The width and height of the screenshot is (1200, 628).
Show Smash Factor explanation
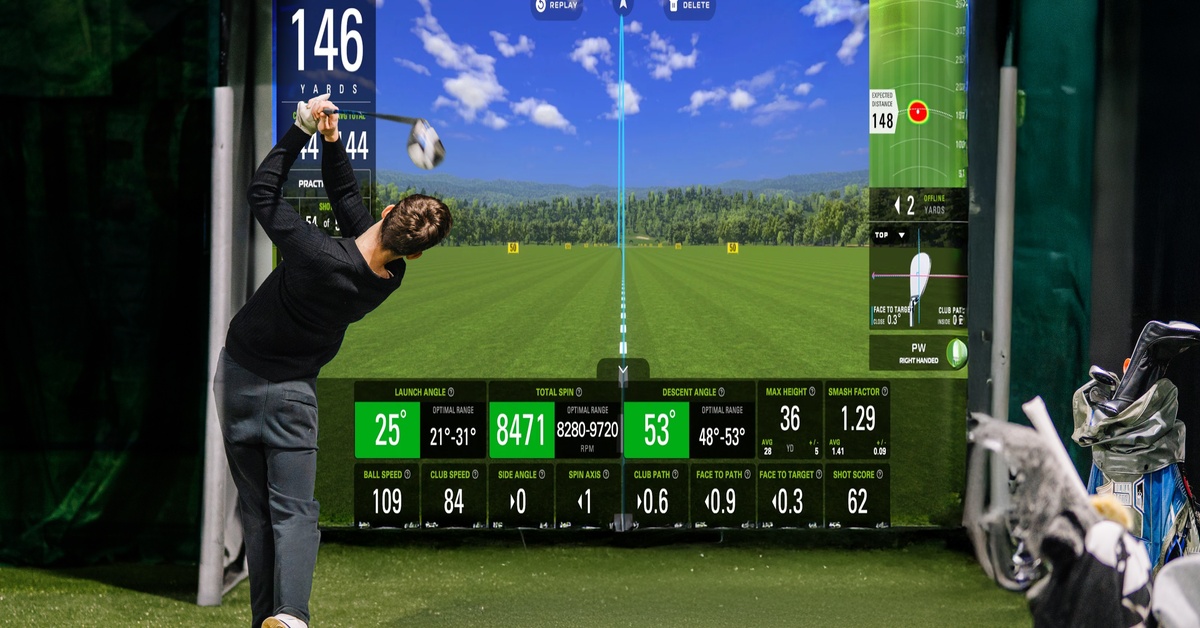point(881,392)
